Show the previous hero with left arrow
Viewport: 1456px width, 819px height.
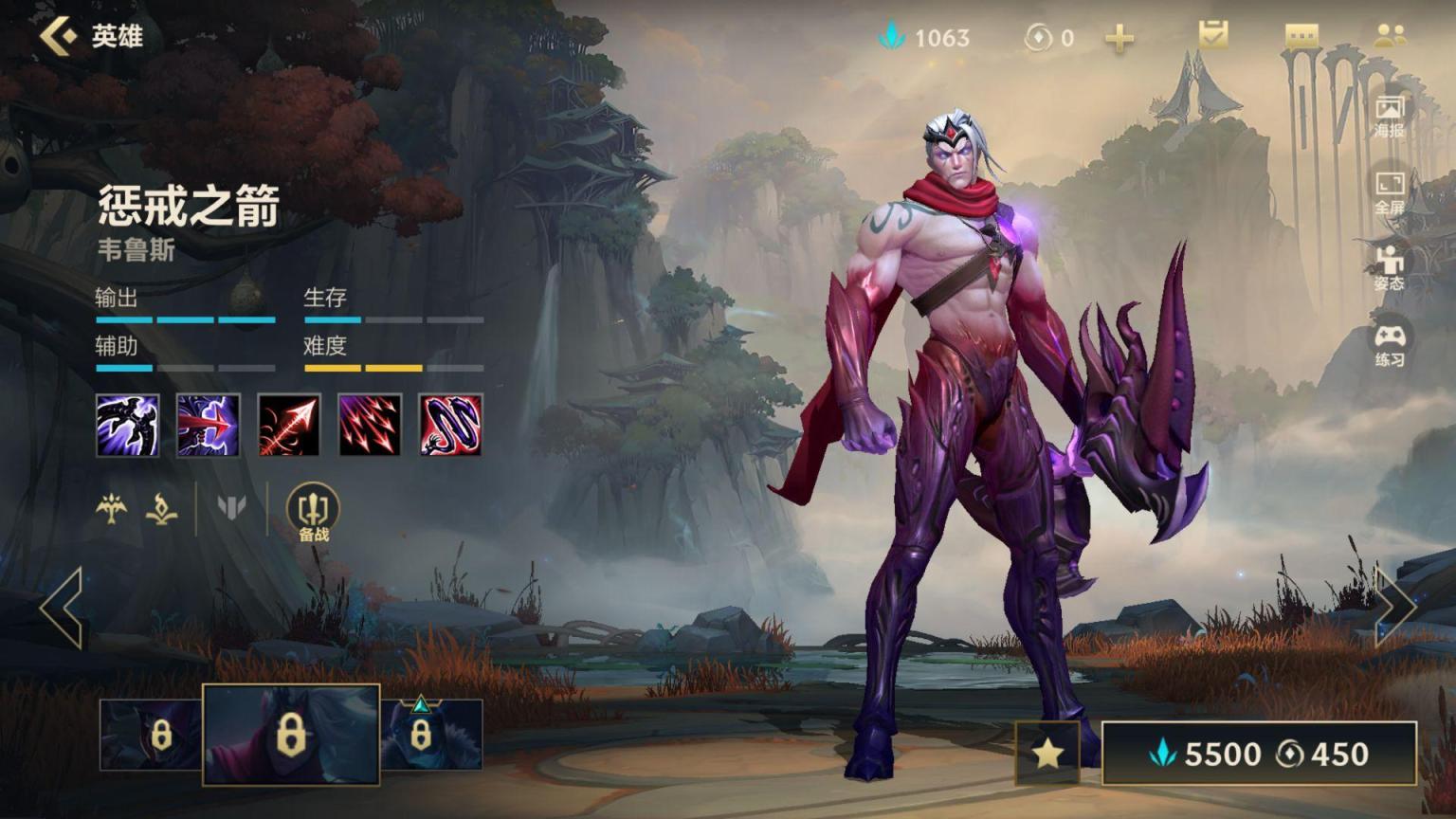tap(63, 608)
